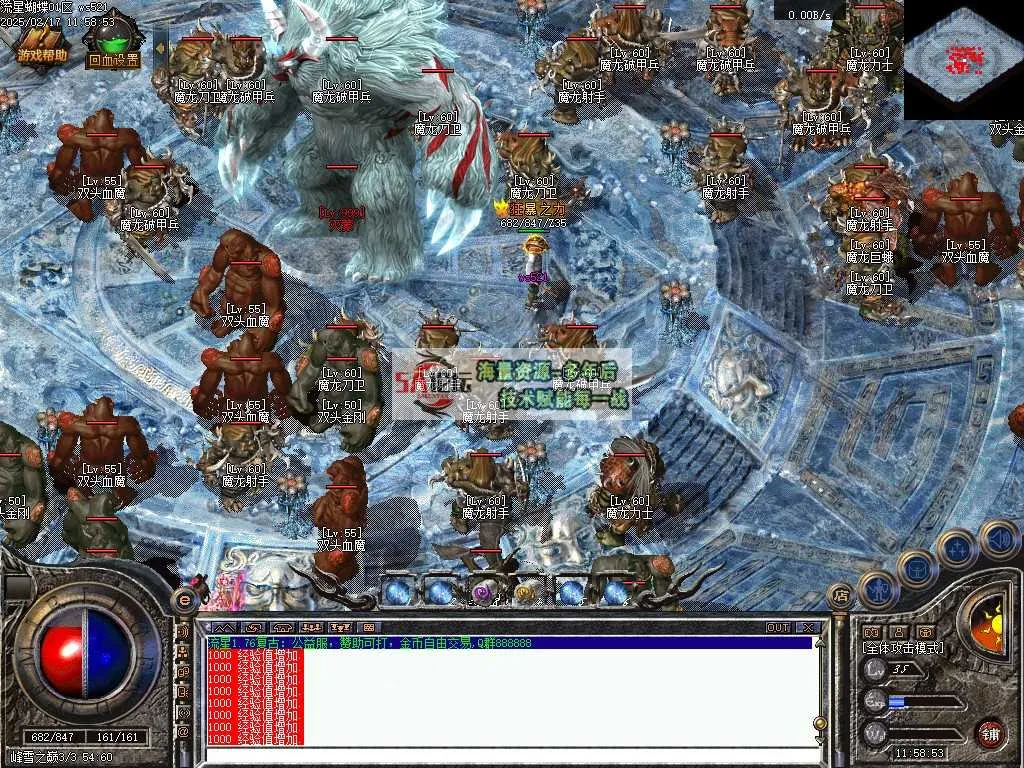Open the skills sparkle round button

(957, 548)
